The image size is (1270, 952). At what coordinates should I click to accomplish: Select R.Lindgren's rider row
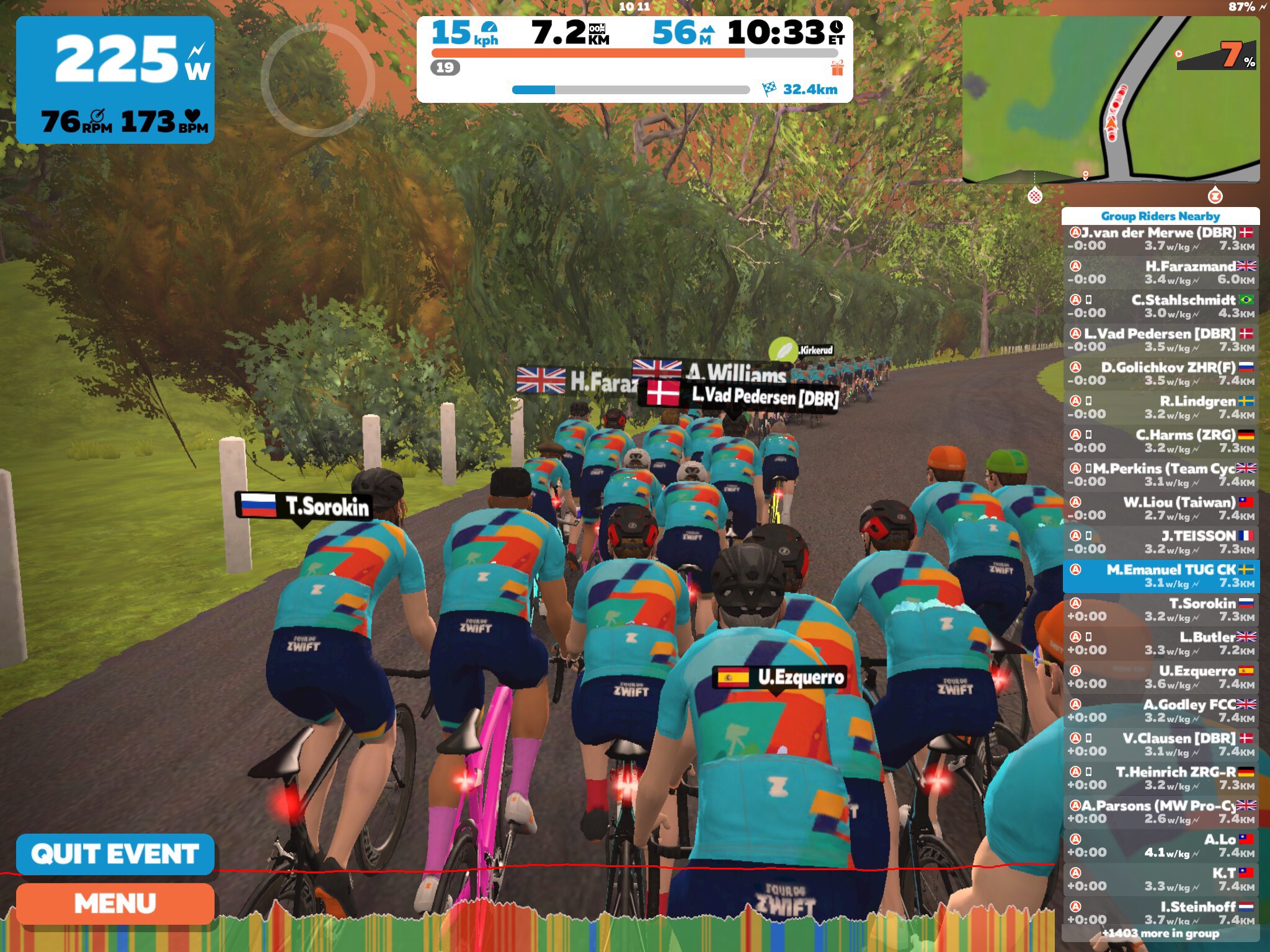point(1161,407)
